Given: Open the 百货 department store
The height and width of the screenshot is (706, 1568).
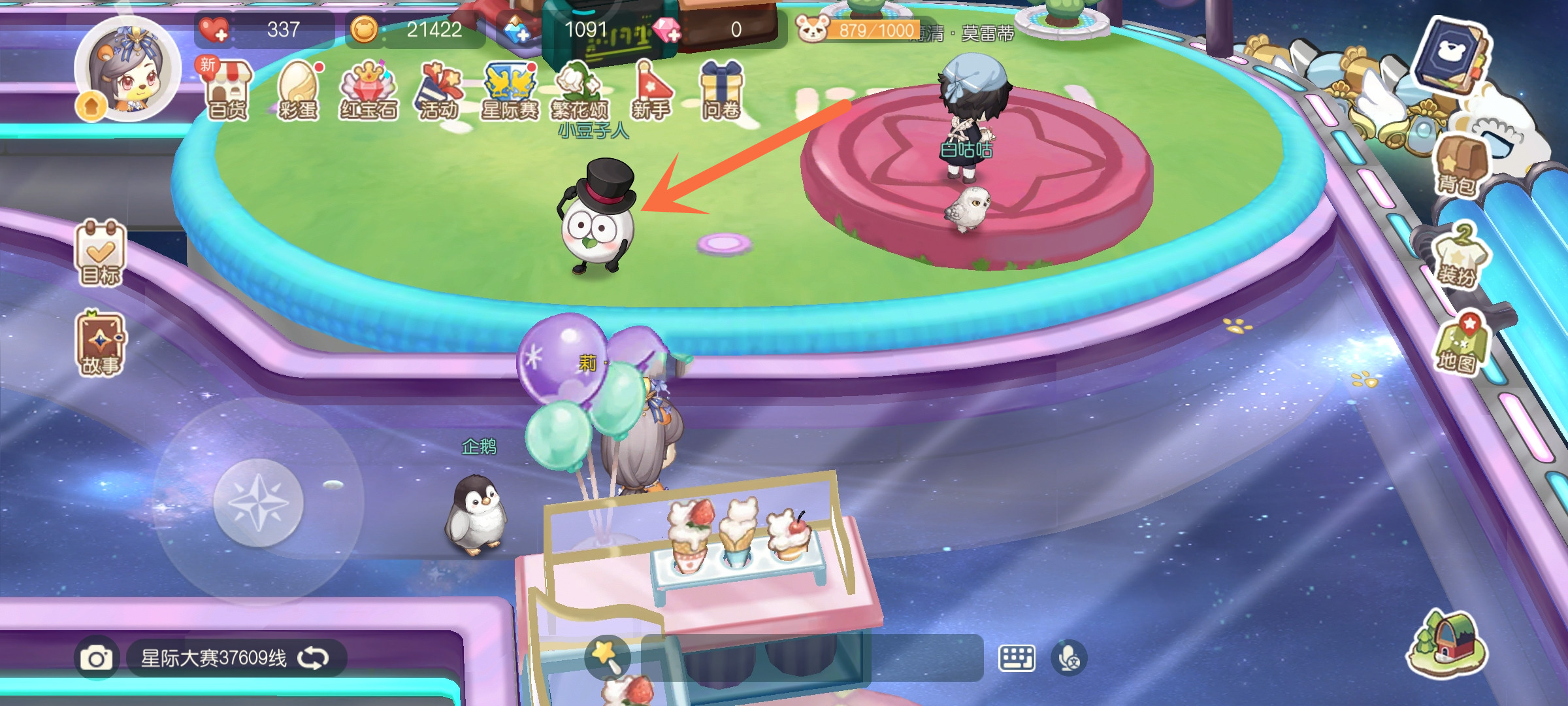Looking at the screenshot, I should [227, 93].
